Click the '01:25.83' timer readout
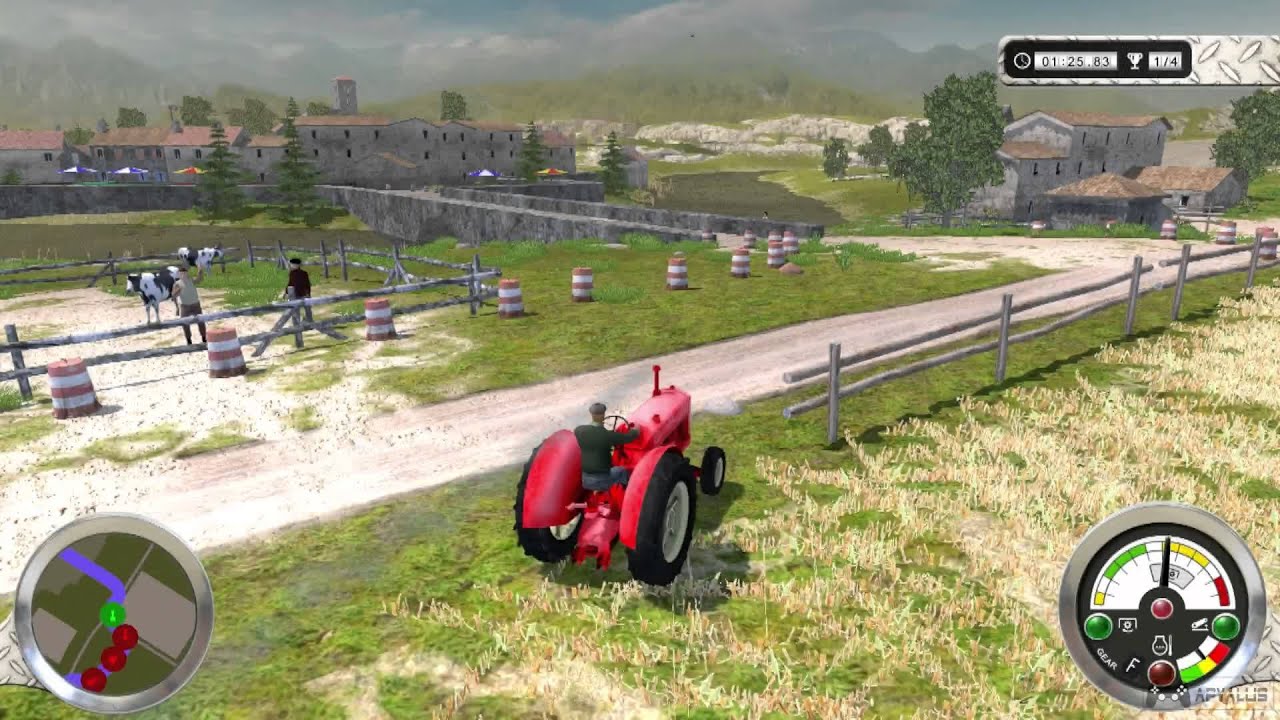Screen dimensions: 1280x720 click(x=1075, y=60)
